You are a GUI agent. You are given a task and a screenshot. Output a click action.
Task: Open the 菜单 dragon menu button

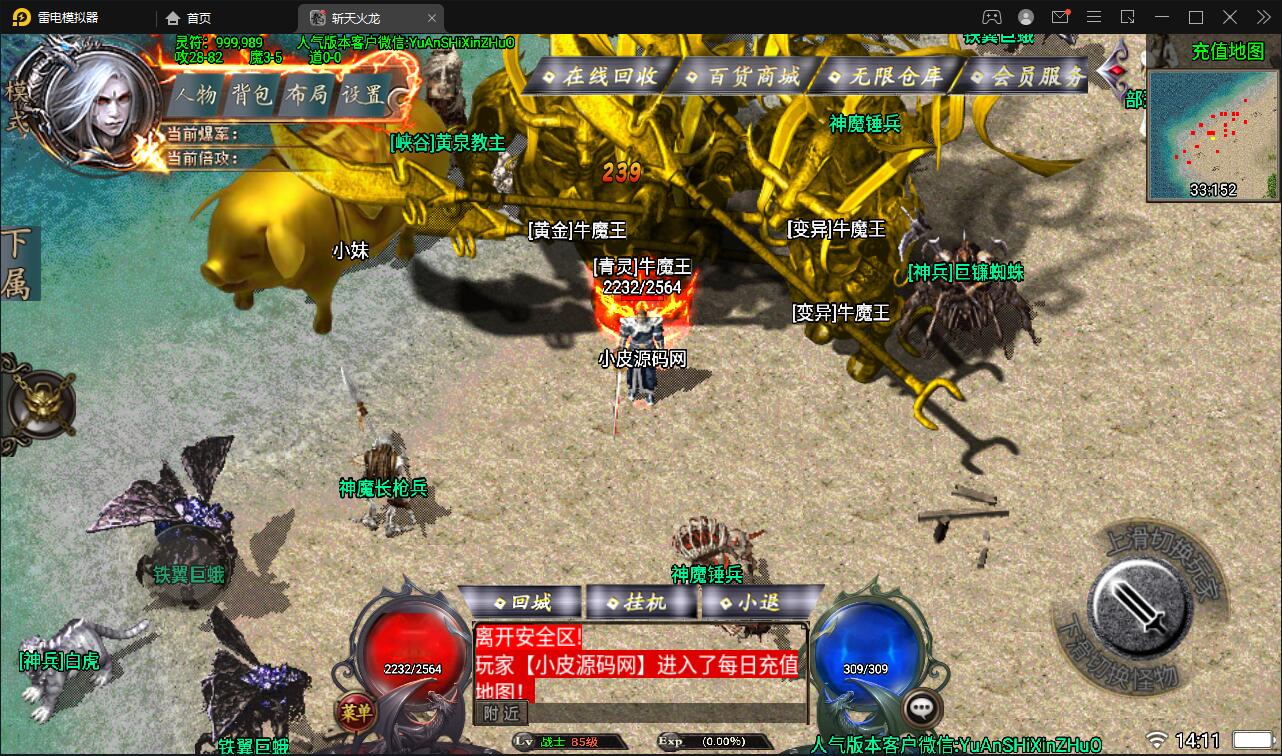click(x=355, y=710)
